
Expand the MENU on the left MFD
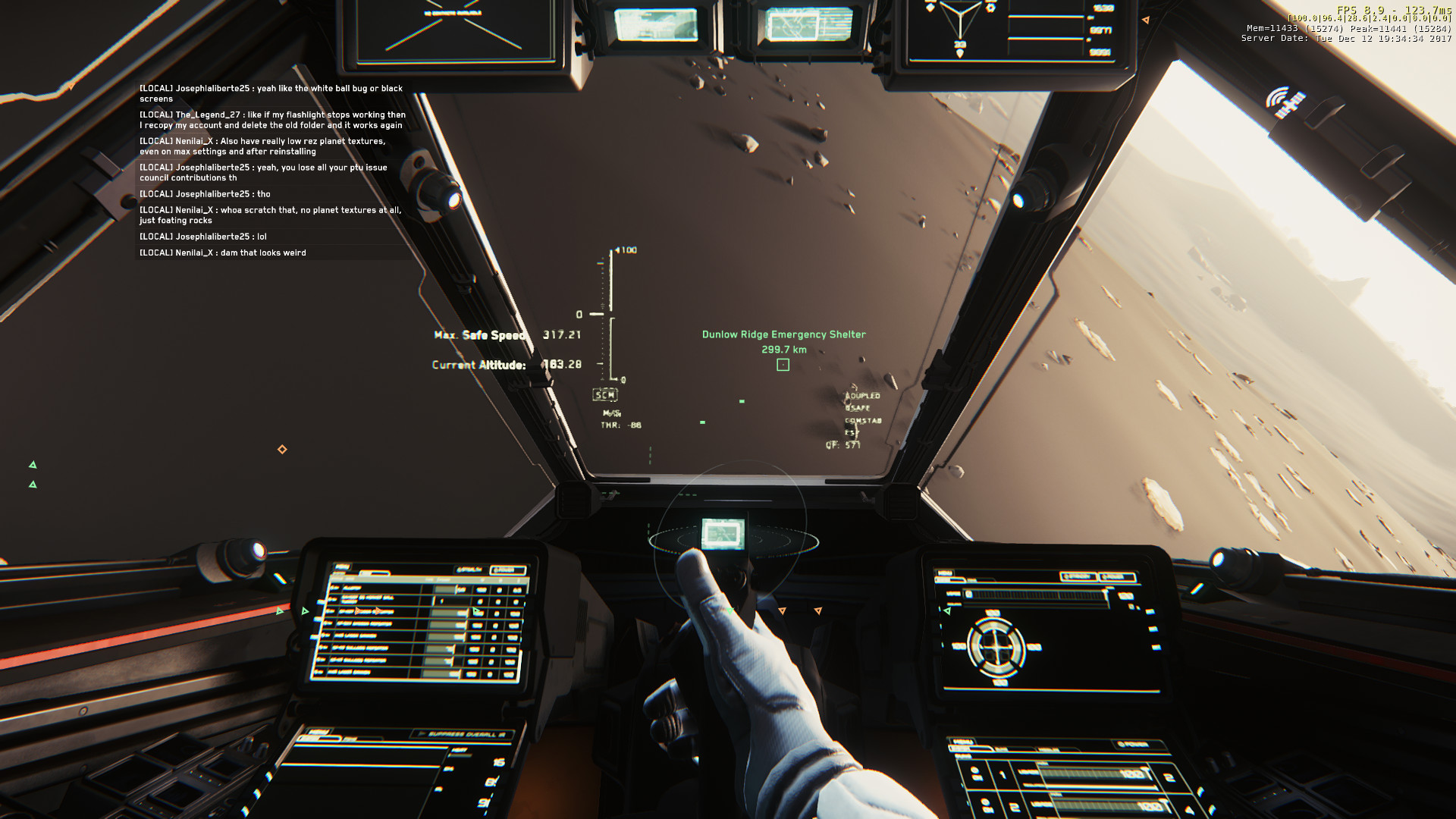(x=342, y=567)
